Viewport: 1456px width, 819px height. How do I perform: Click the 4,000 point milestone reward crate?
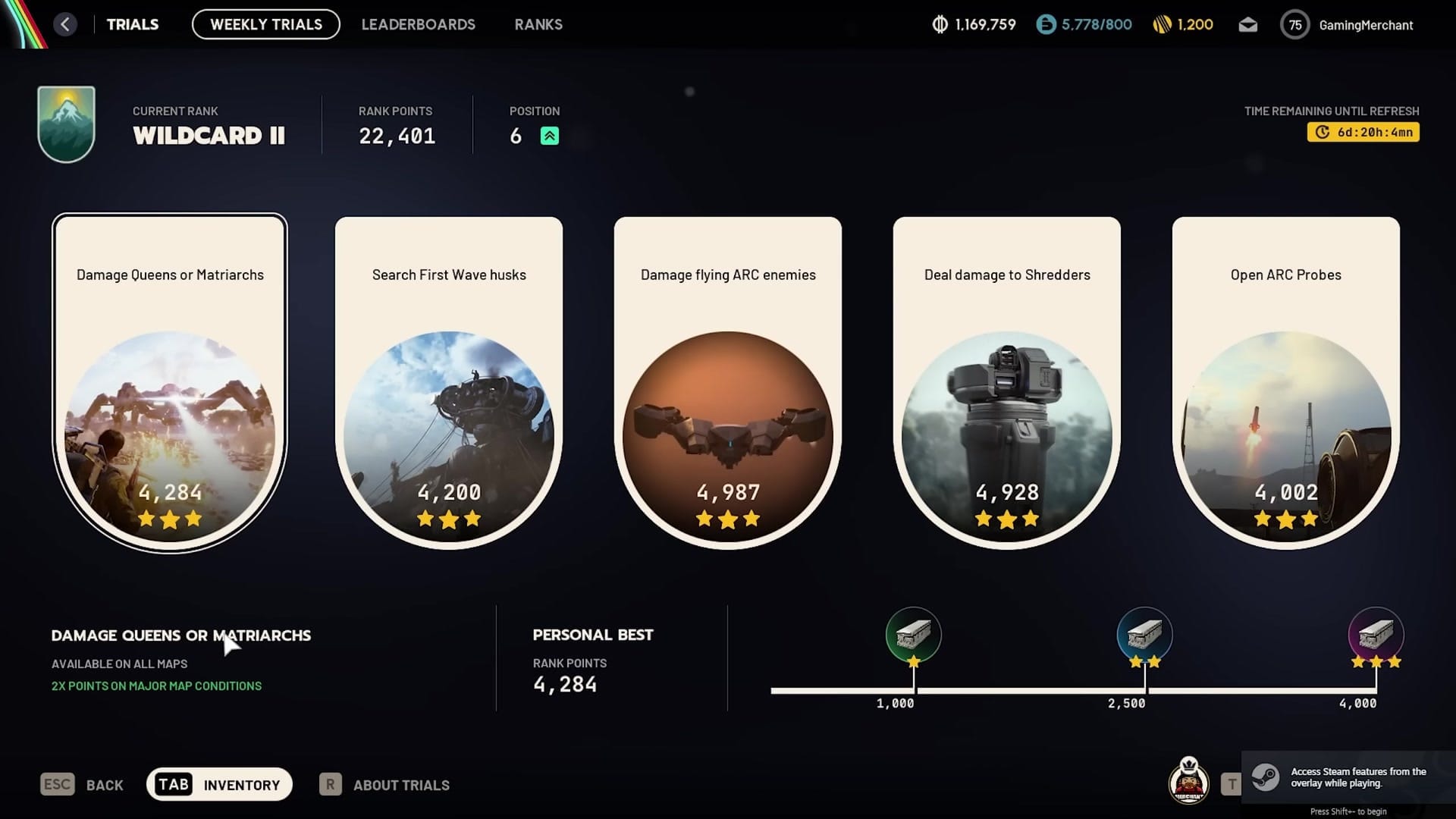(x=1376, y=635)
